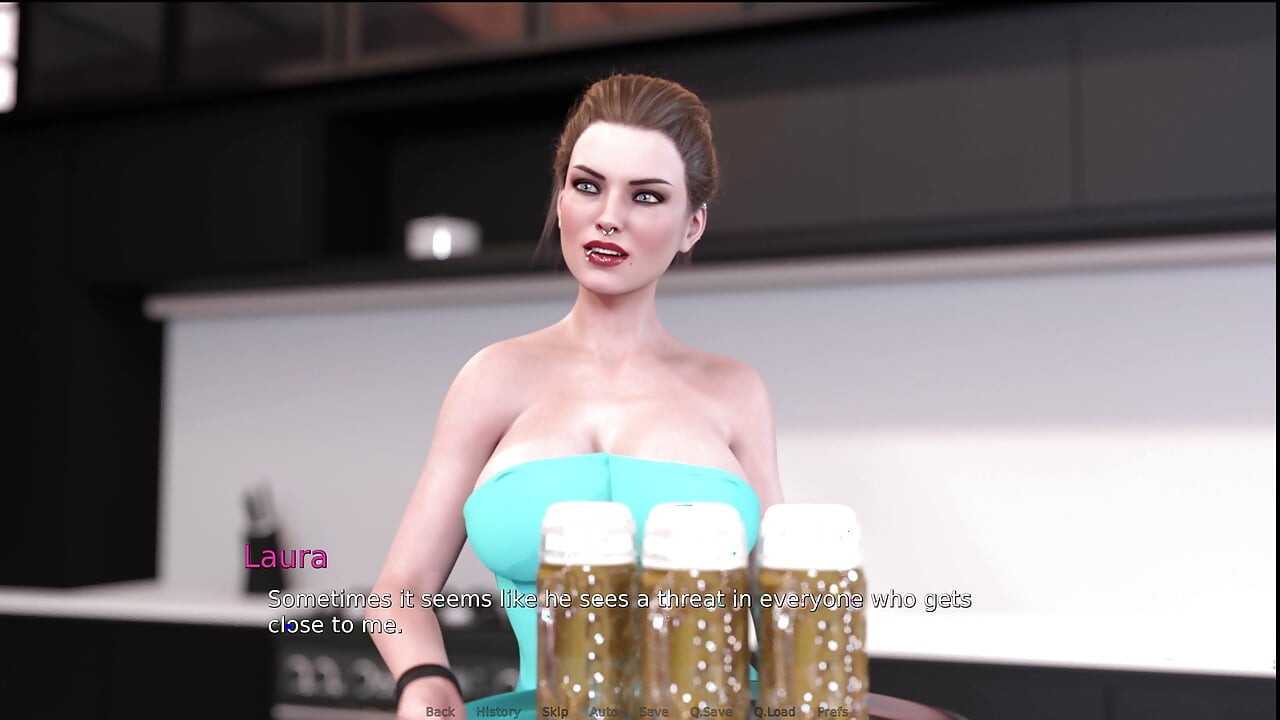Open the Prefs preferences screen

pos(832,712)
